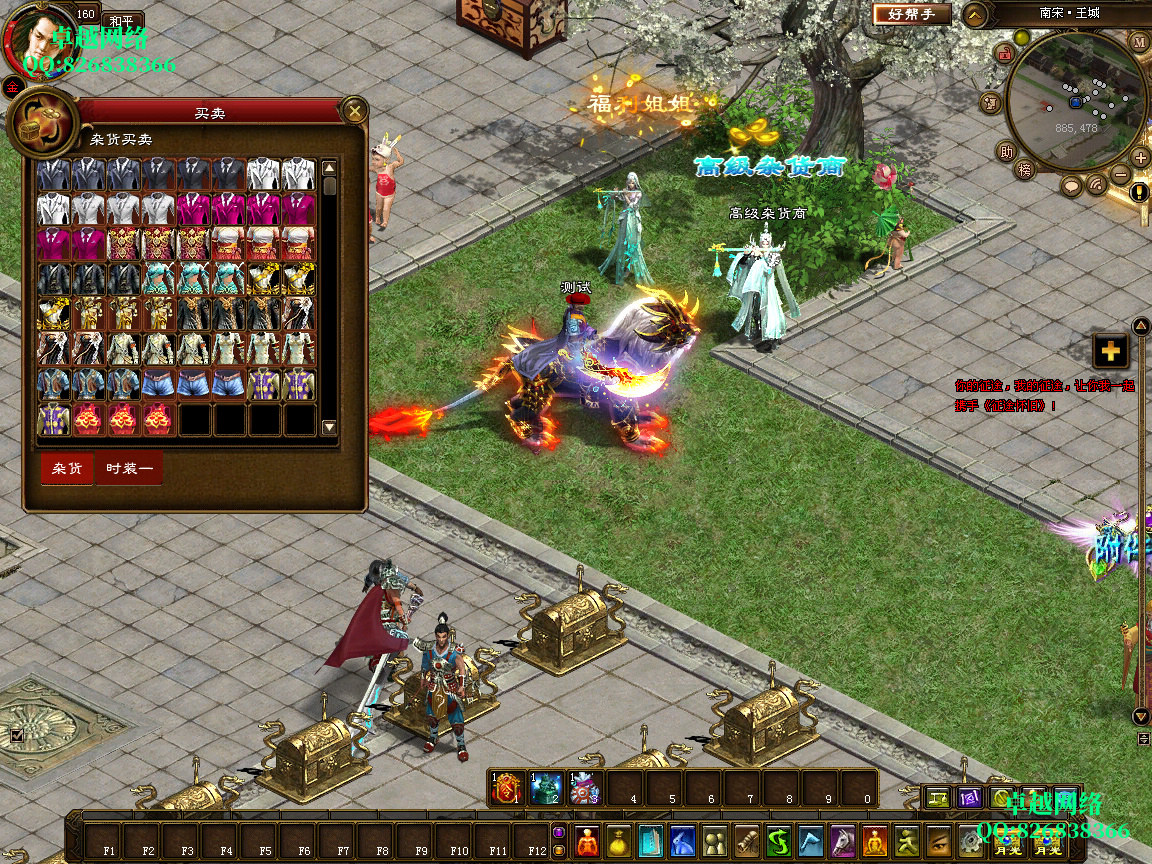1152x864 pixels.
Task: Open the 榜 ranking button
Action: point(1024,170)
